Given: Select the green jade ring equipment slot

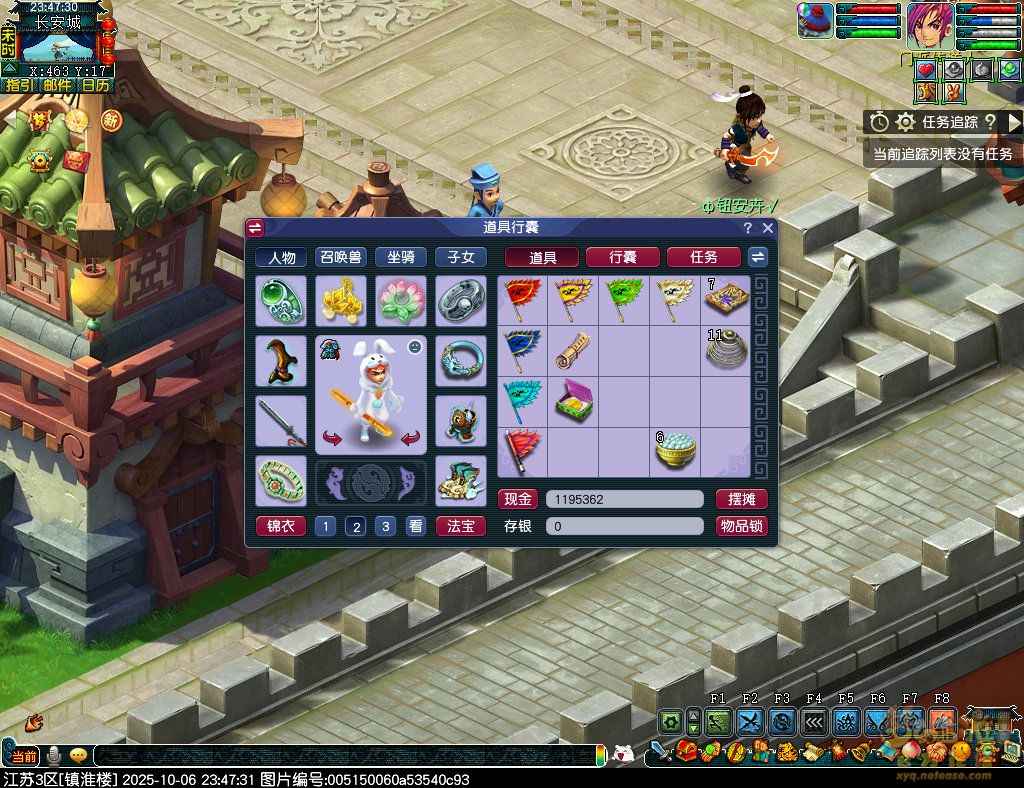Looking at the screenshot, I should tap(281, 301).
